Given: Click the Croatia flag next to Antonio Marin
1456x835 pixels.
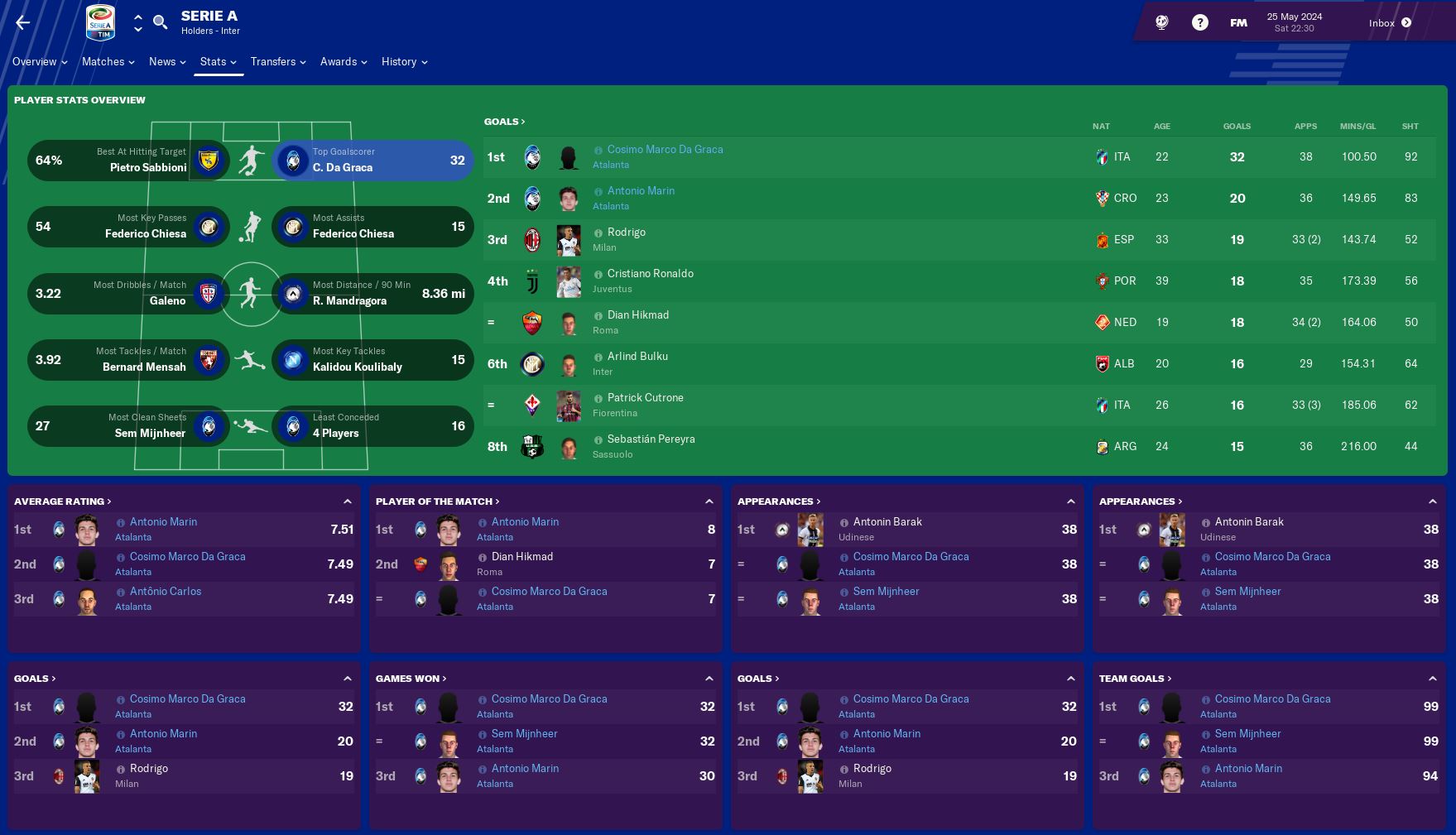Looking at the screenshot, I should coord(1101,199).
